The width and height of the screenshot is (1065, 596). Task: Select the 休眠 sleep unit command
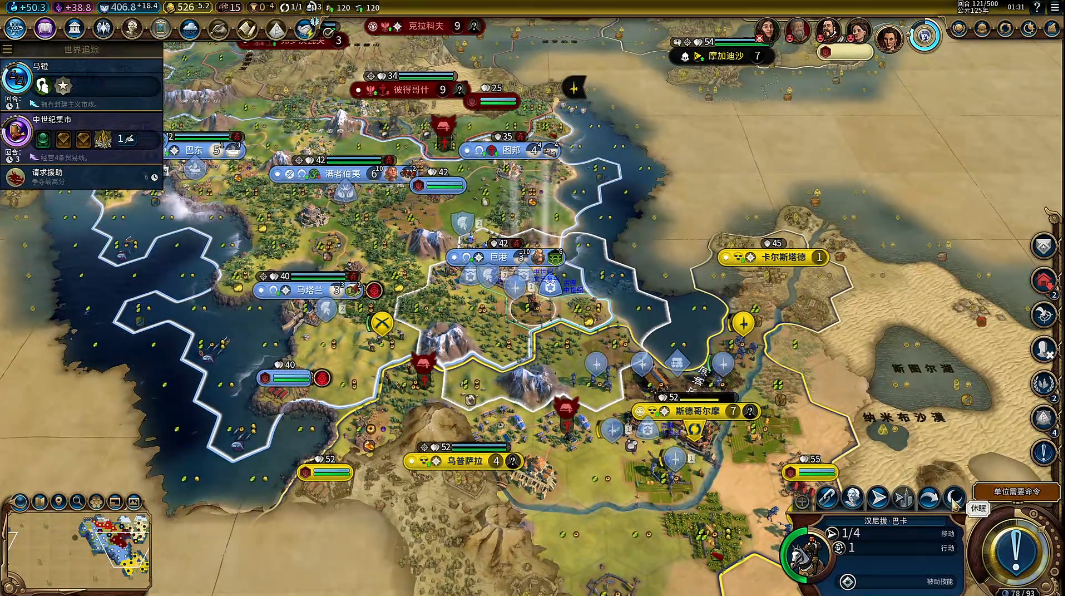point(954,496)
